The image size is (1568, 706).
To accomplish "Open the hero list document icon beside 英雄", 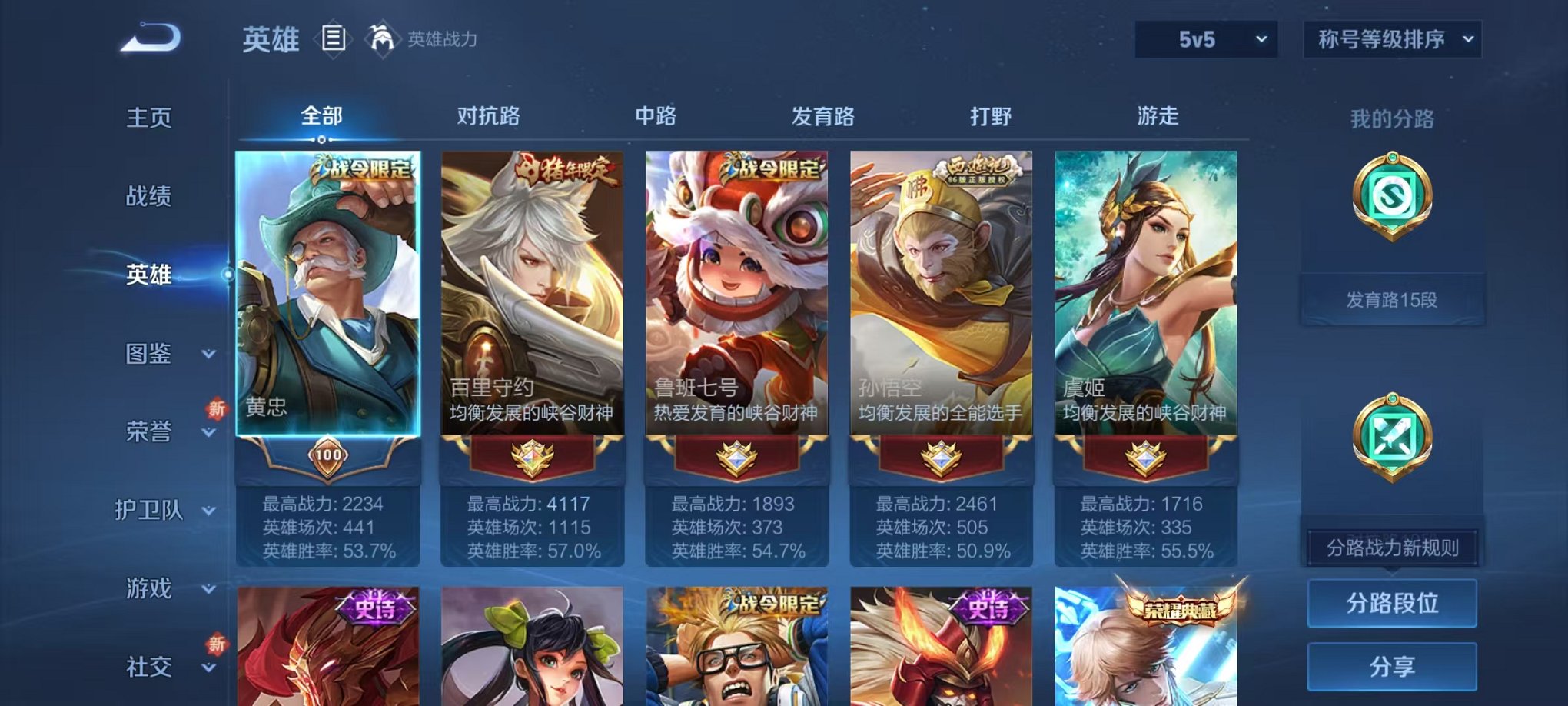I will [x=334, y=38].
